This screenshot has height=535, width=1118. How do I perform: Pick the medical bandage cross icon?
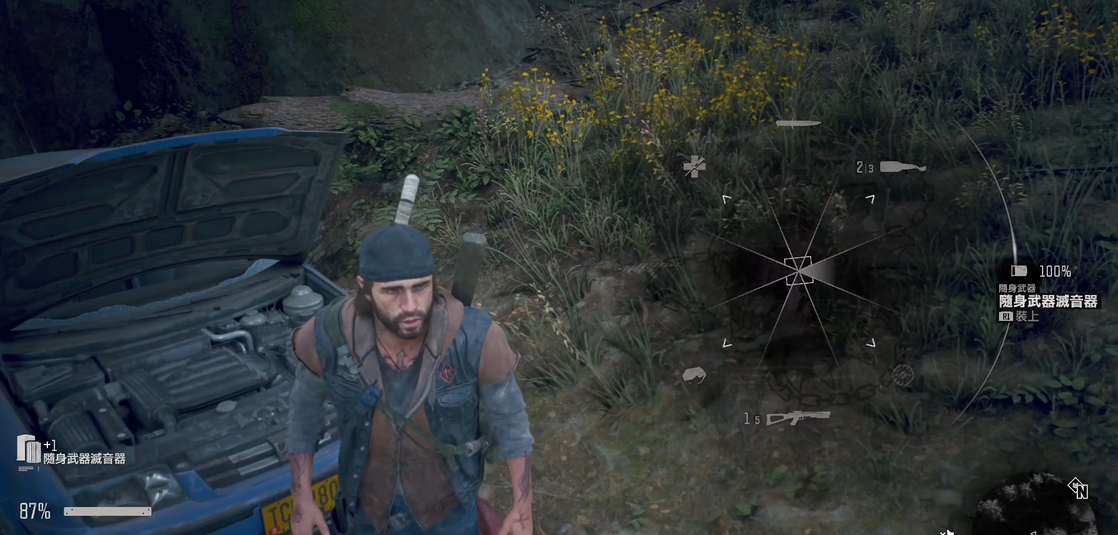pos(694,166)
